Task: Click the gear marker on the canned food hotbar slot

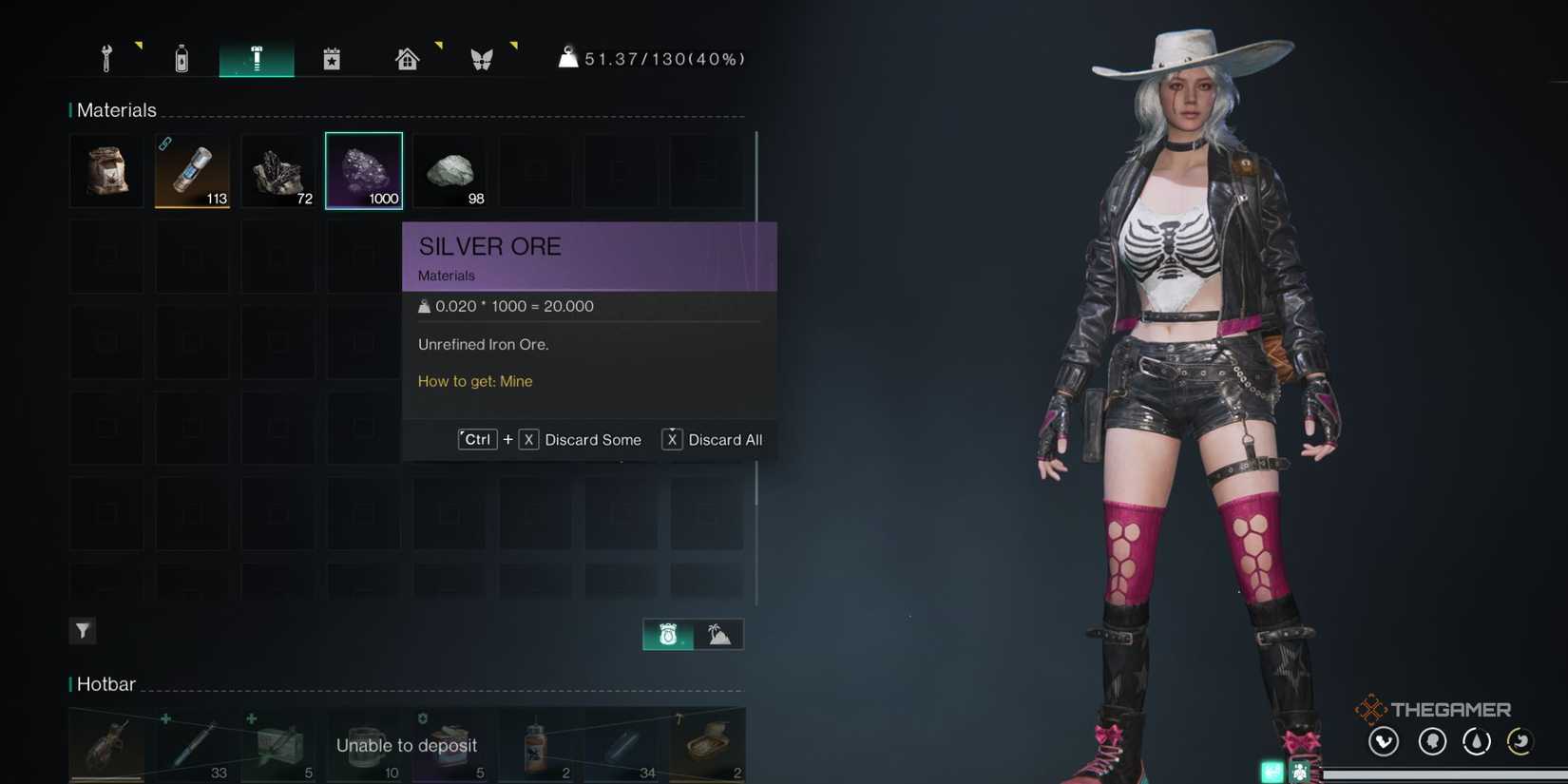Action: tap(423, 718)
